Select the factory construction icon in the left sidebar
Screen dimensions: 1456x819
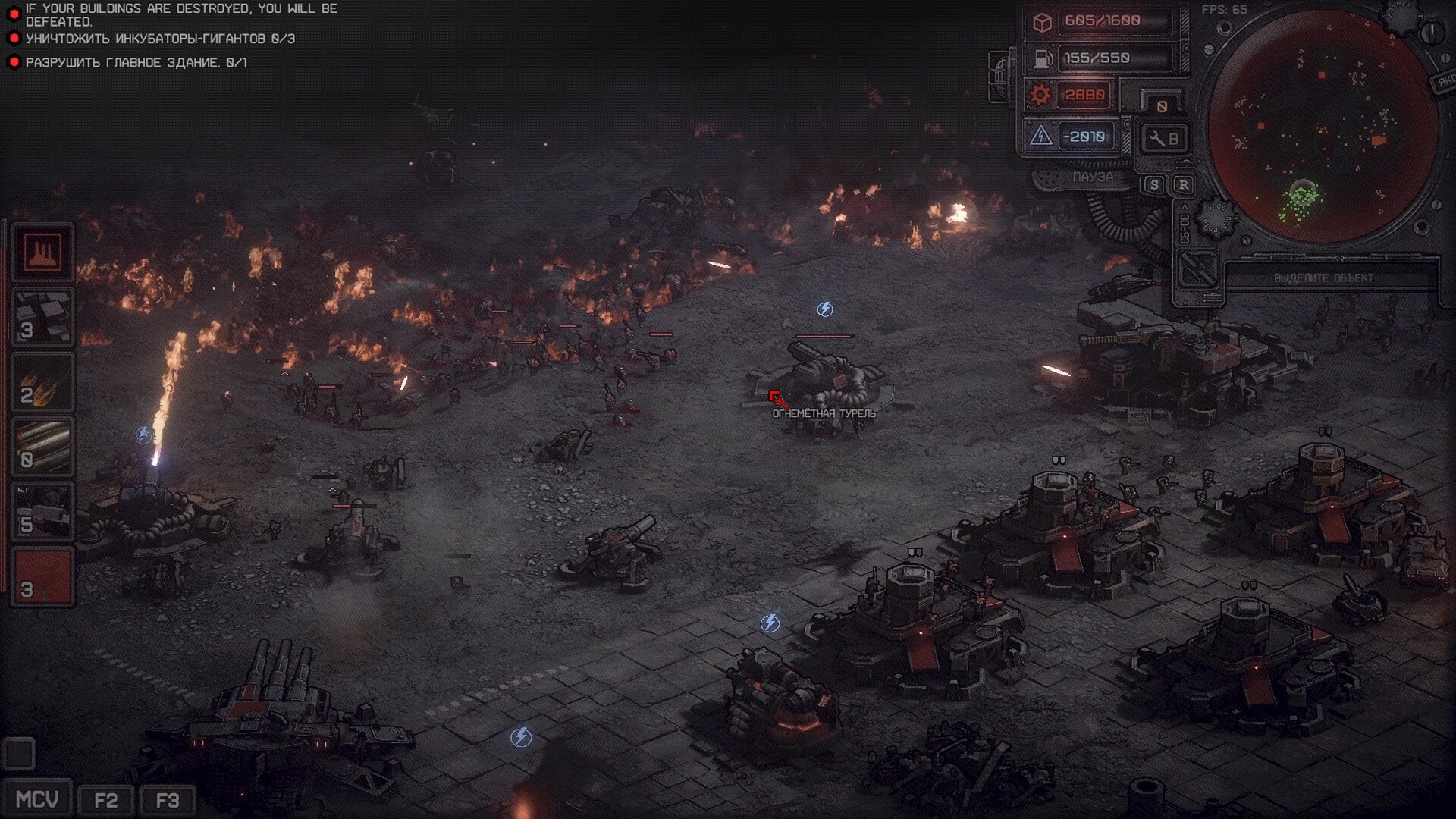click(42, 253)
